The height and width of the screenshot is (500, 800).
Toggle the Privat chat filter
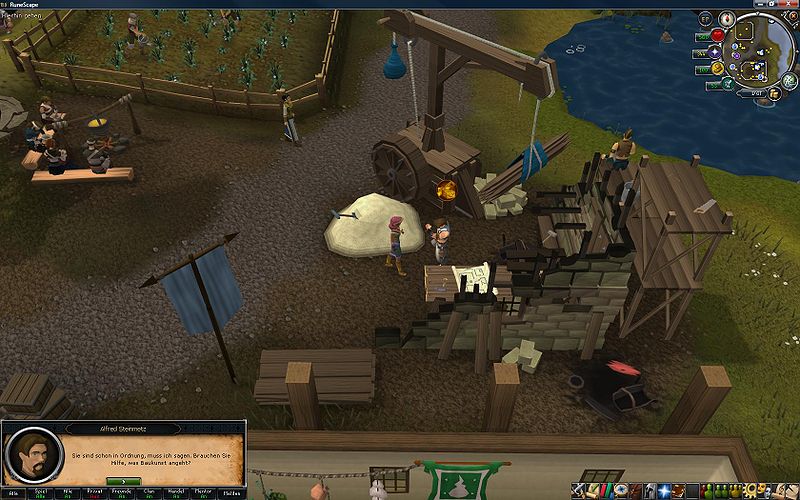pos(95,493)
